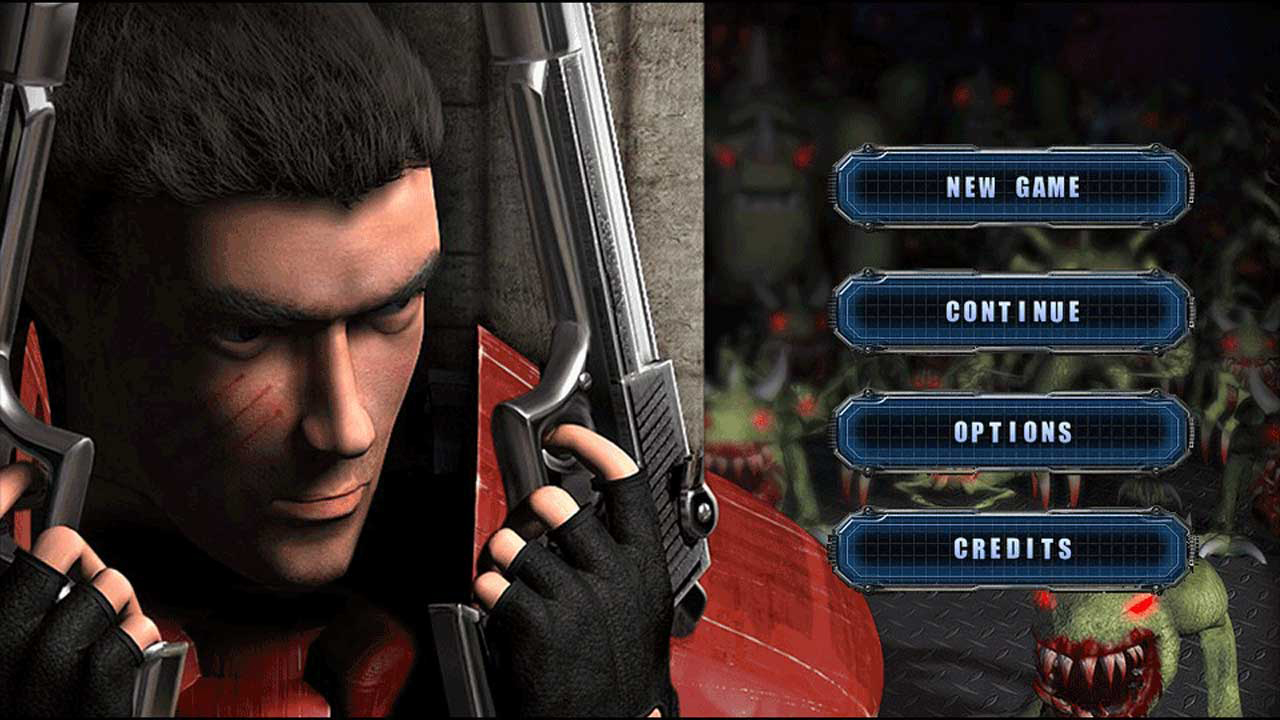Viewport: 1280px width, 720px height.
Task: Select the NEW GAME text label
Action: pyautogui.click(x=1015, y=186)
